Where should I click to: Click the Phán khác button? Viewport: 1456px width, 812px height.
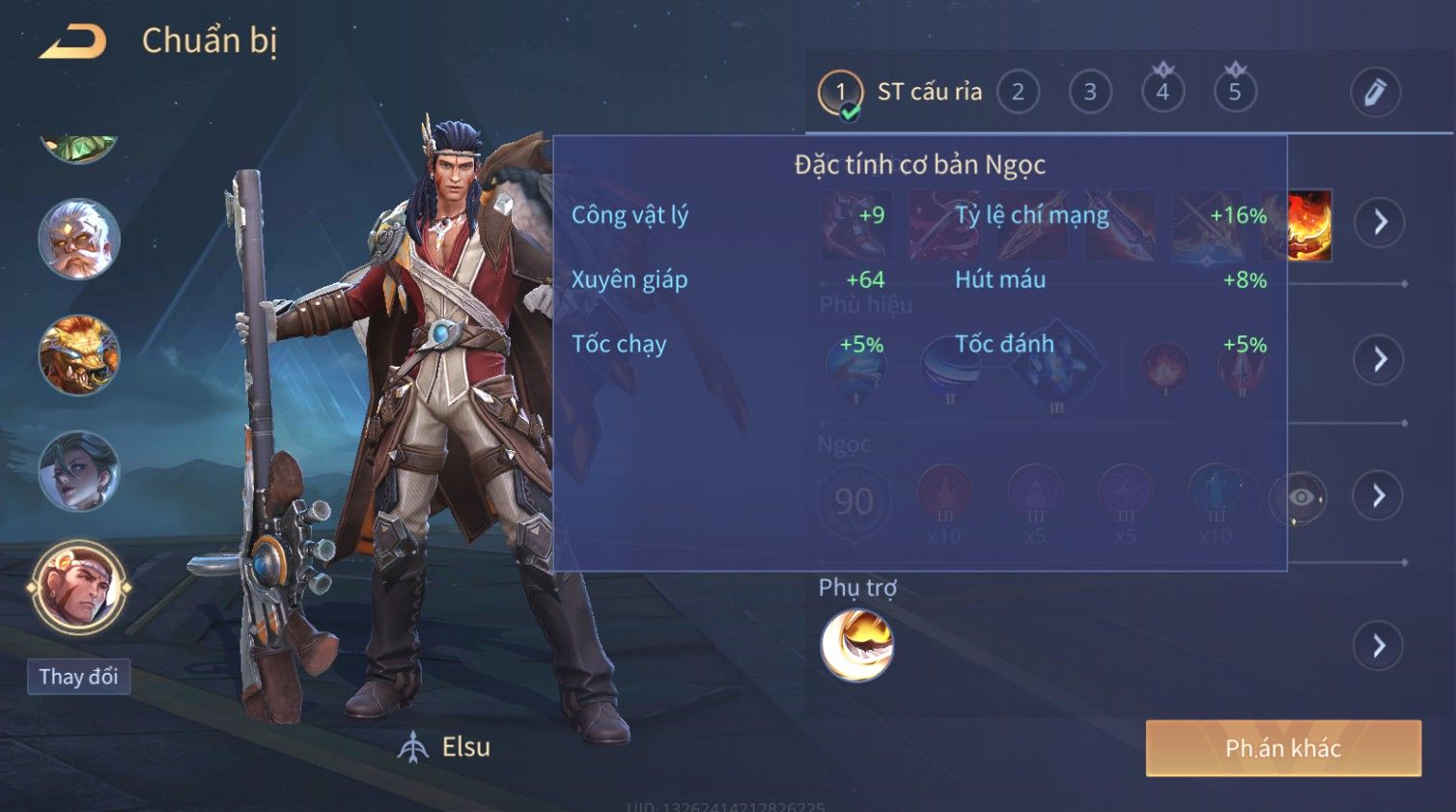point(1282,748)
